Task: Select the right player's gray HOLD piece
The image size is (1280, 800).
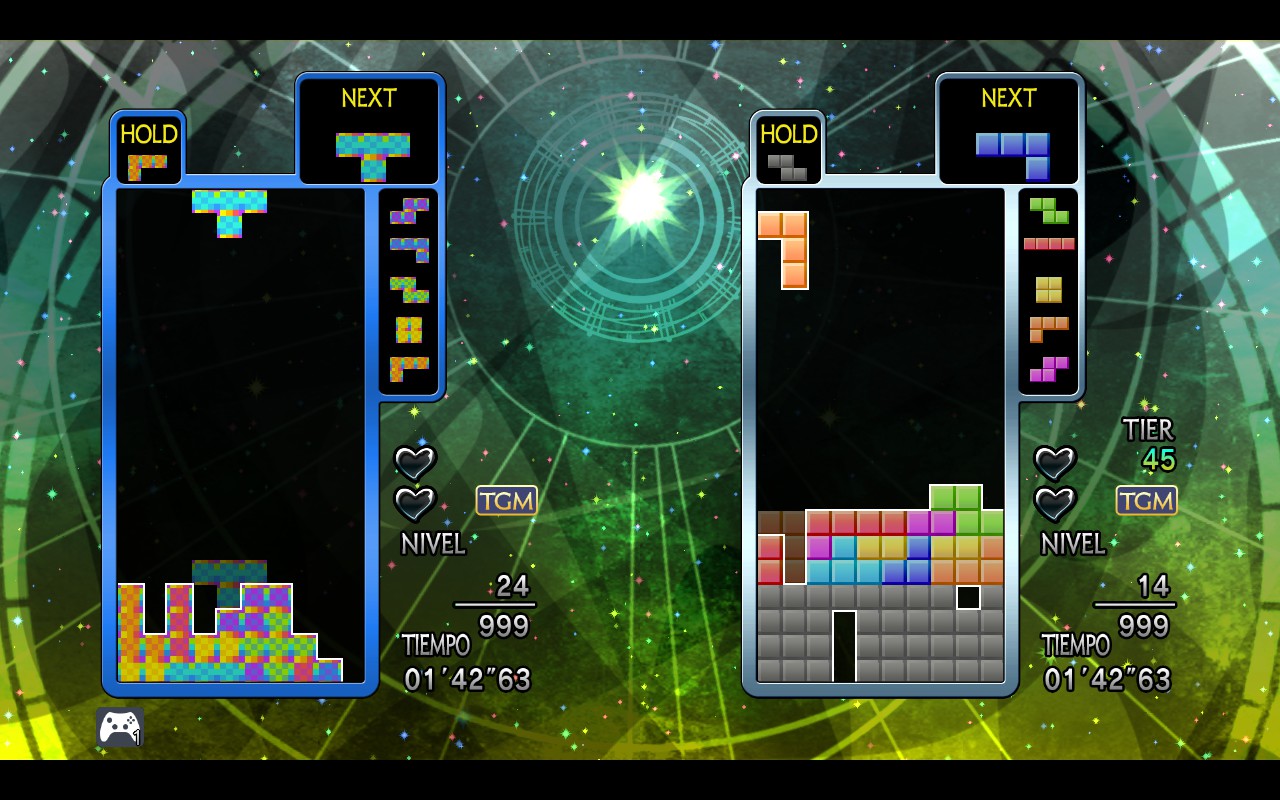Action: tap(787, 166)
